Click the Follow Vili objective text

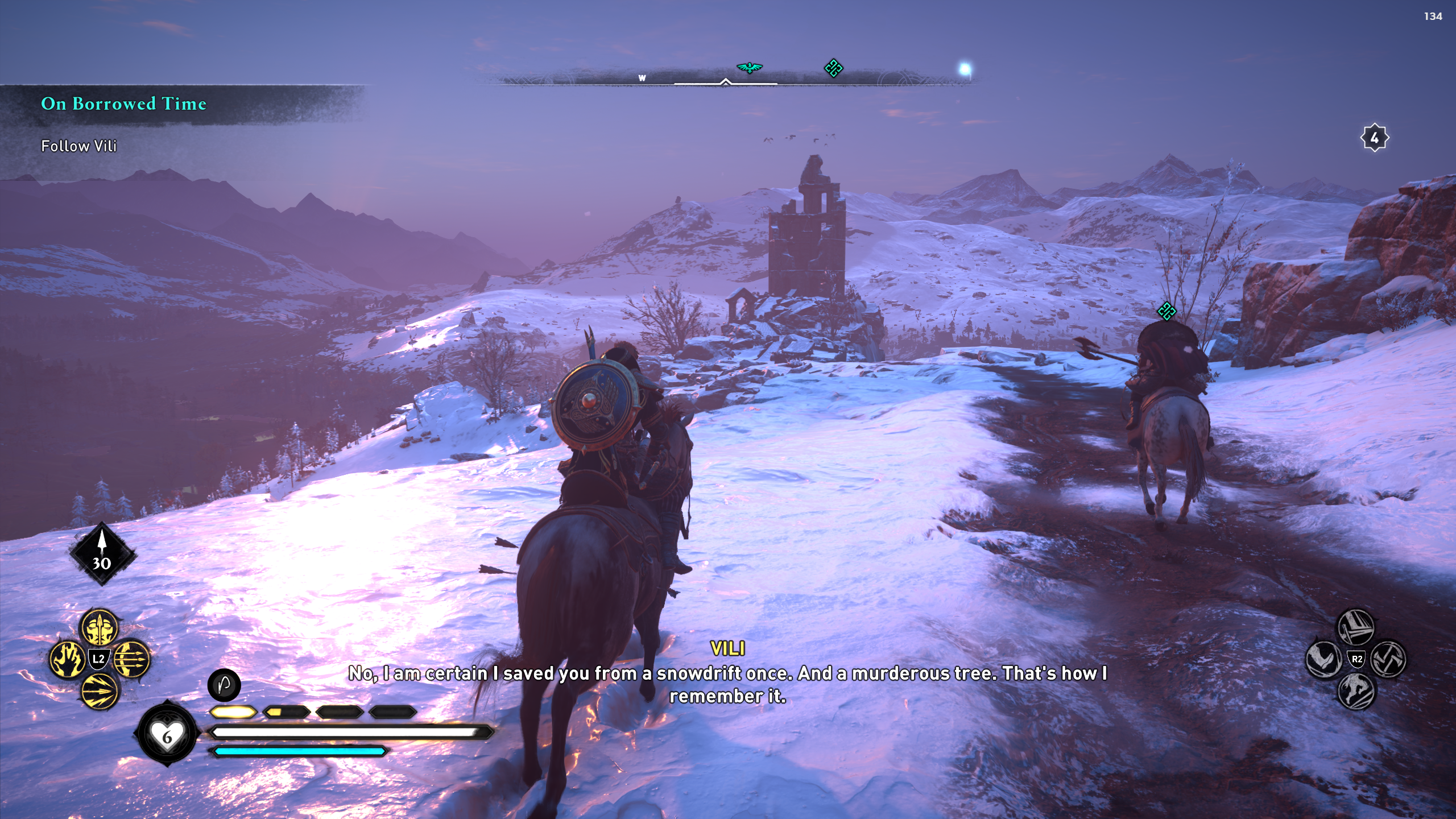[x=78, y=146]
